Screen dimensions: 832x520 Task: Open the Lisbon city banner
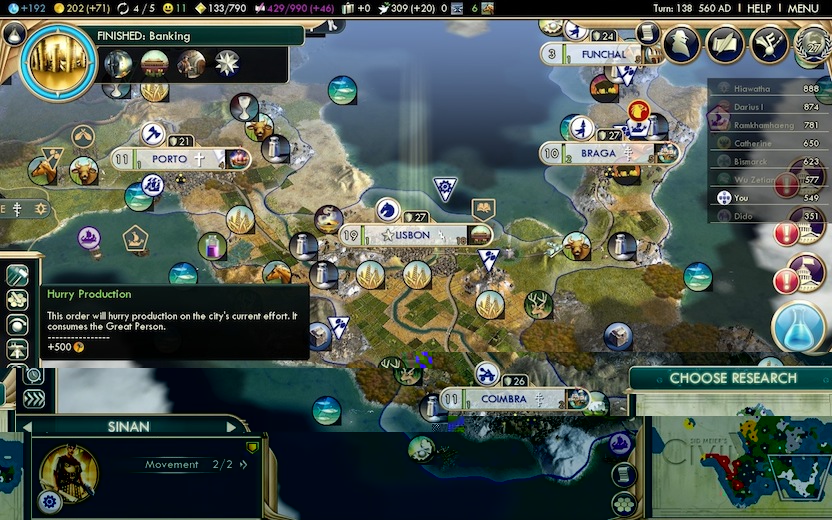[x=413, y=235]
